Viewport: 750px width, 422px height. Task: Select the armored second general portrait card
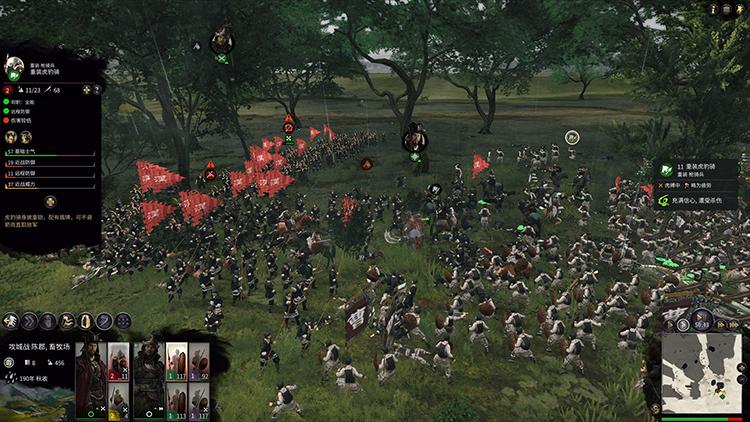pyautogui.click(x=147, y=376)
